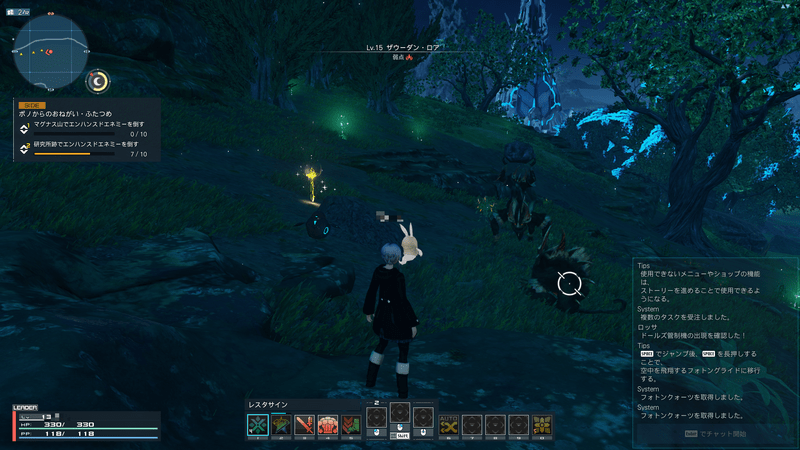Activate the red armor skill icon
Image resolution: width=800 pixels, height=450 pixels.
tap(327, 424)
